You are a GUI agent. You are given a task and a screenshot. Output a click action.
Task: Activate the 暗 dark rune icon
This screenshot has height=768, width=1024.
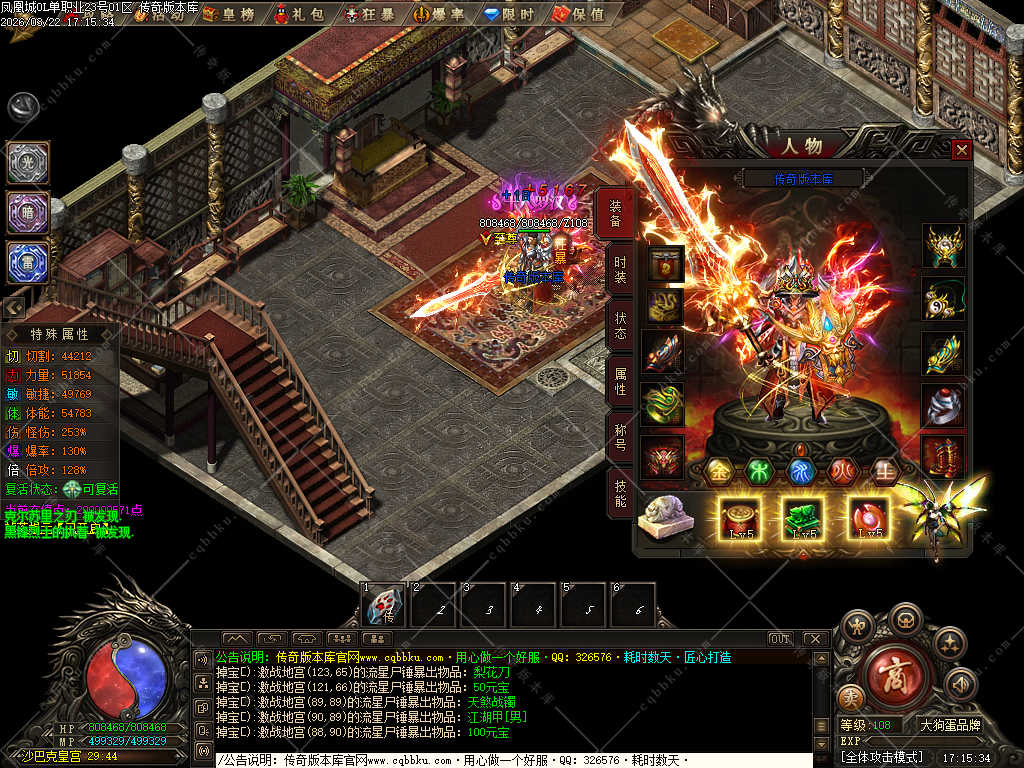pos(28,212)
